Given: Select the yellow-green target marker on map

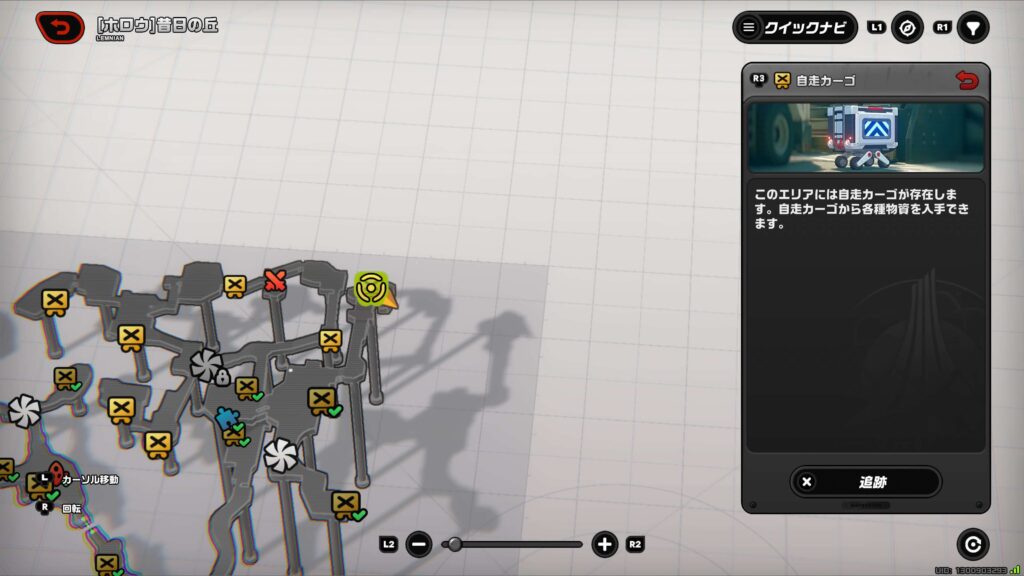Looking at the screenshot, I should 370,288.
